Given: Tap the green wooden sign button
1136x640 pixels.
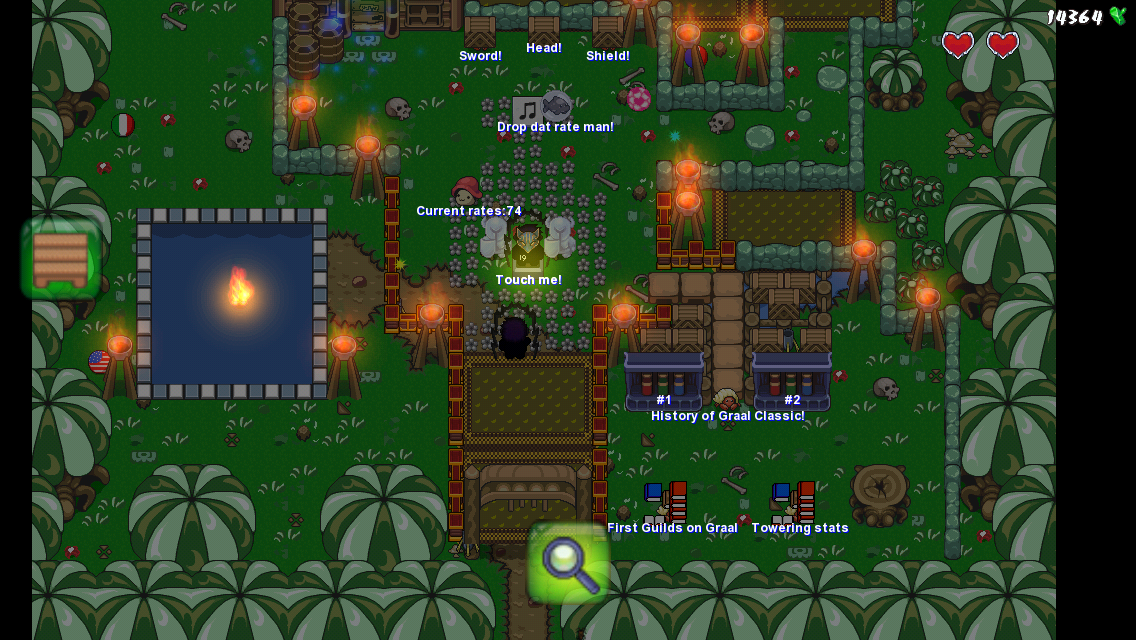Looking at the screenshot, I should (x=61, y=258).
